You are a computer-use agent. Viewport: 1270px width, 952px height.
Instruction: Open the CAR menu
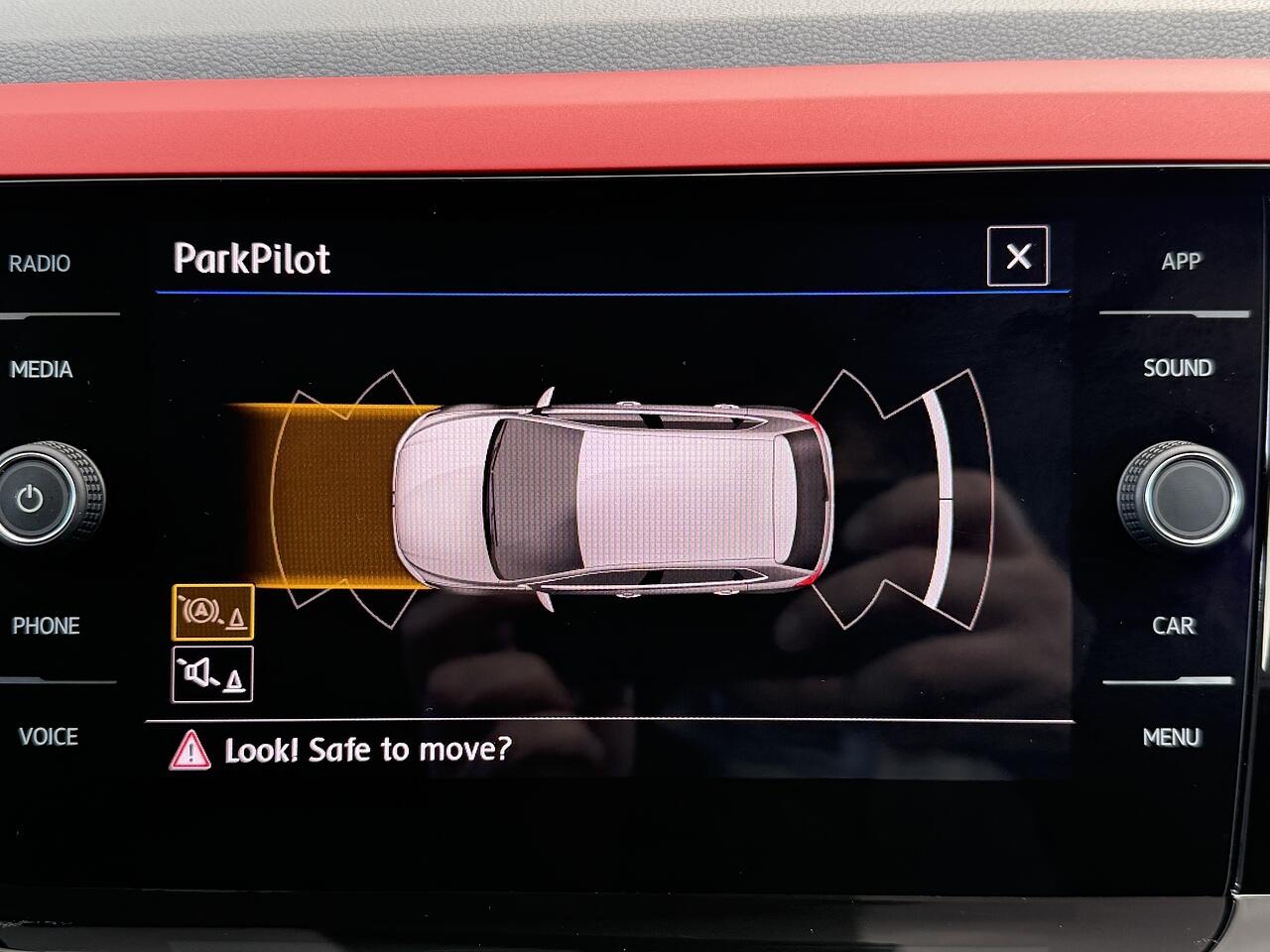1174,626
